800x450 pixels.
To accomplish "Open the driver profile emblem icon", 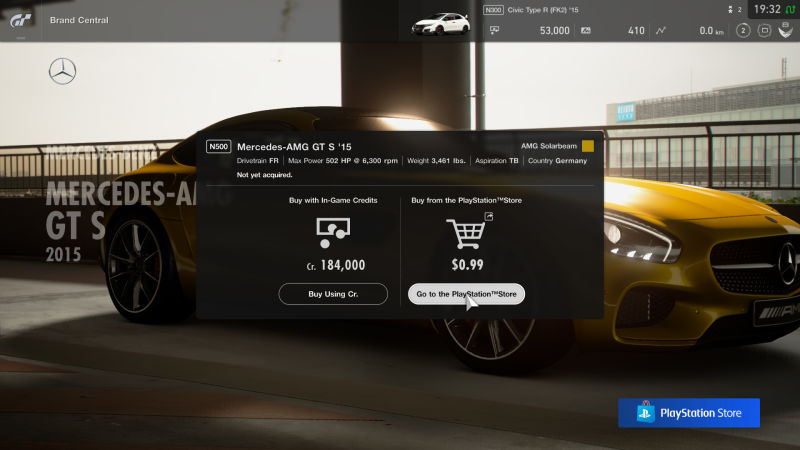I will point(786,31).
